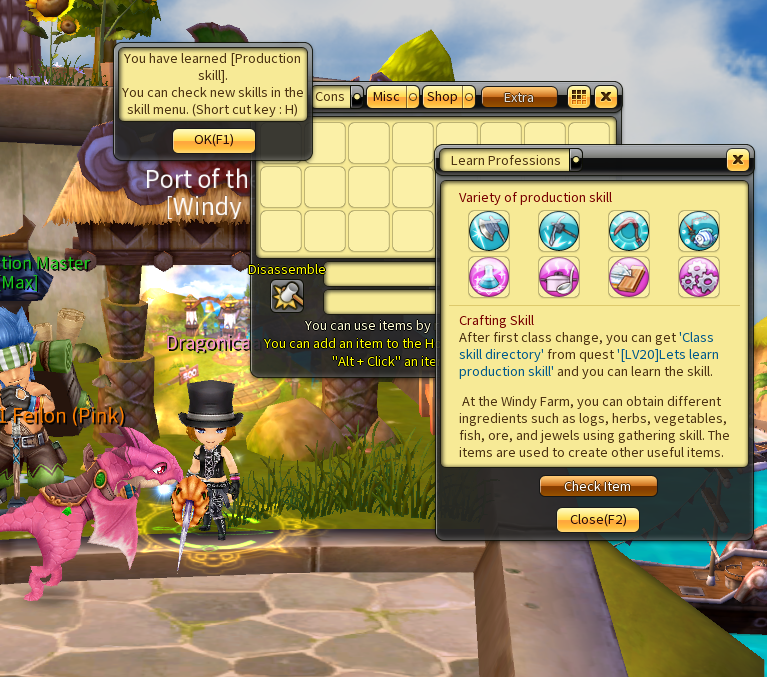
Task: Select the sickle gathering skill icon
Action: (629, 231)
